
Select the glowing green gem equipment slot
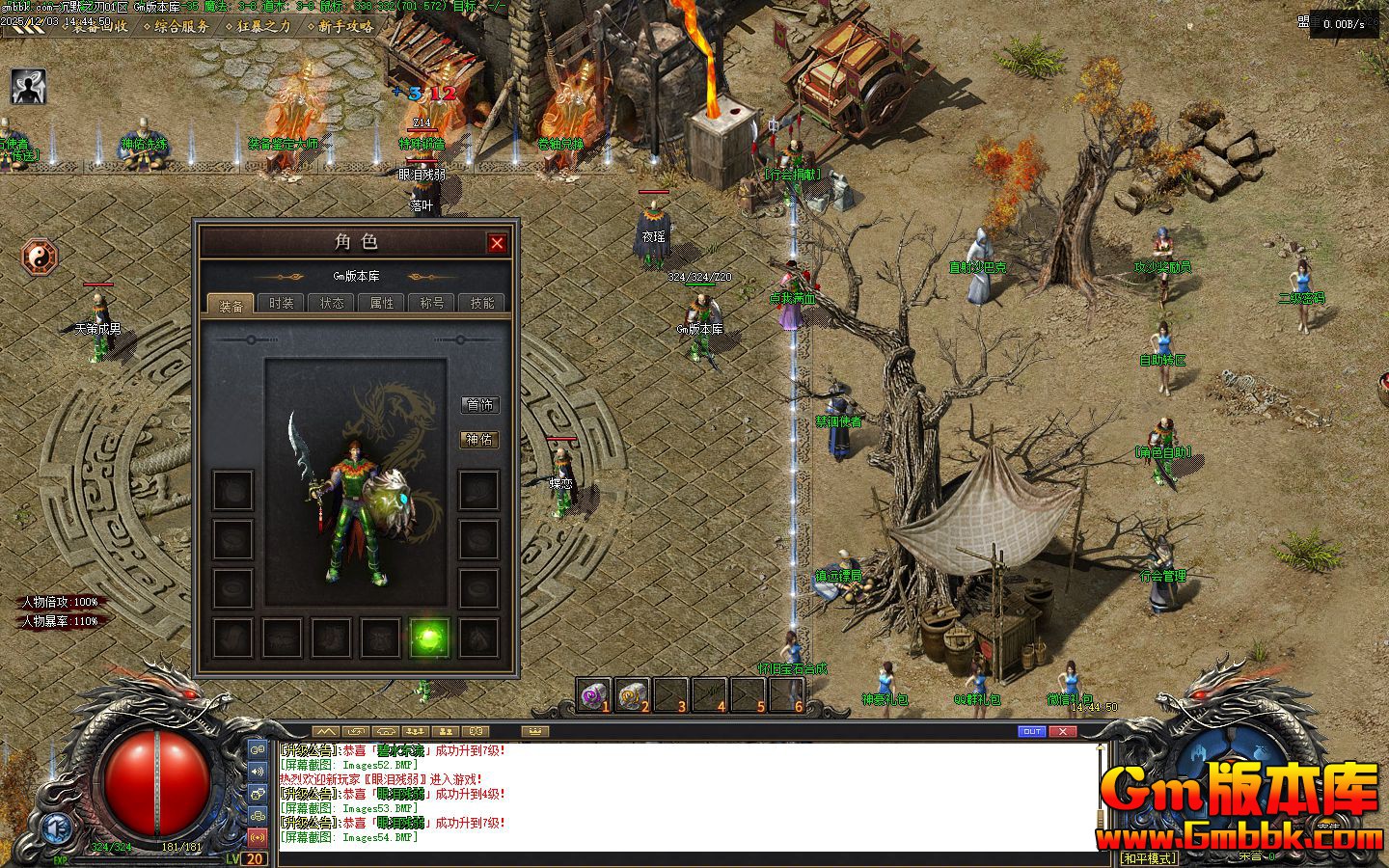click(x=429, y=637)
